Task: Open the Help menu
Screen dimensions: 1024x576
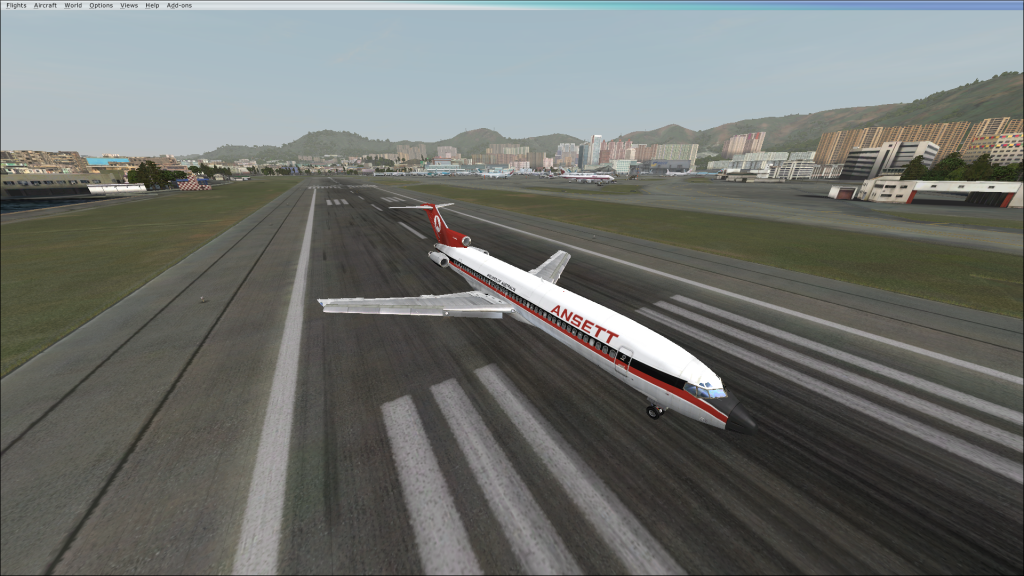Action: click(152, 5)
